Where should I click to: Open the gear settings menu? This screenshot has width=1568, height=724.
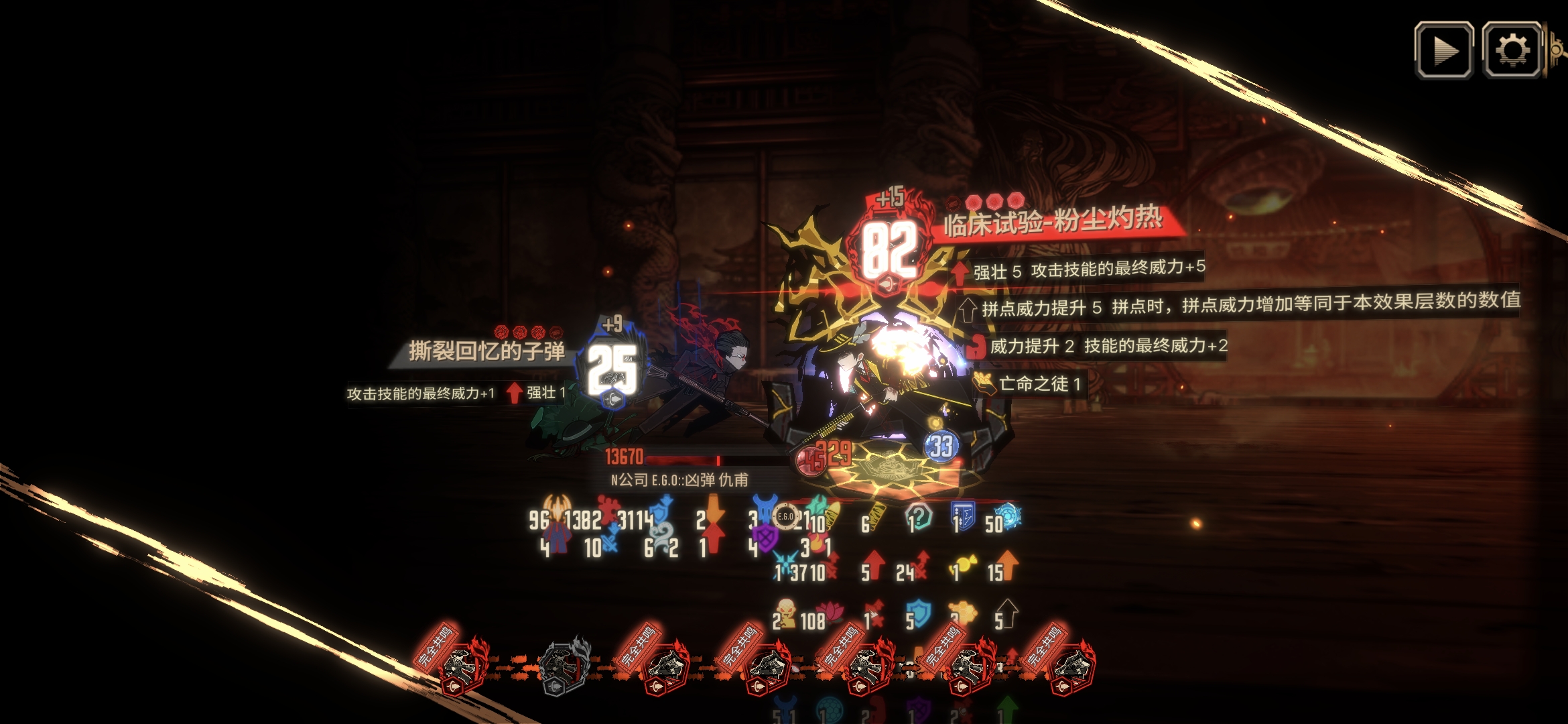pos(1512,50)
